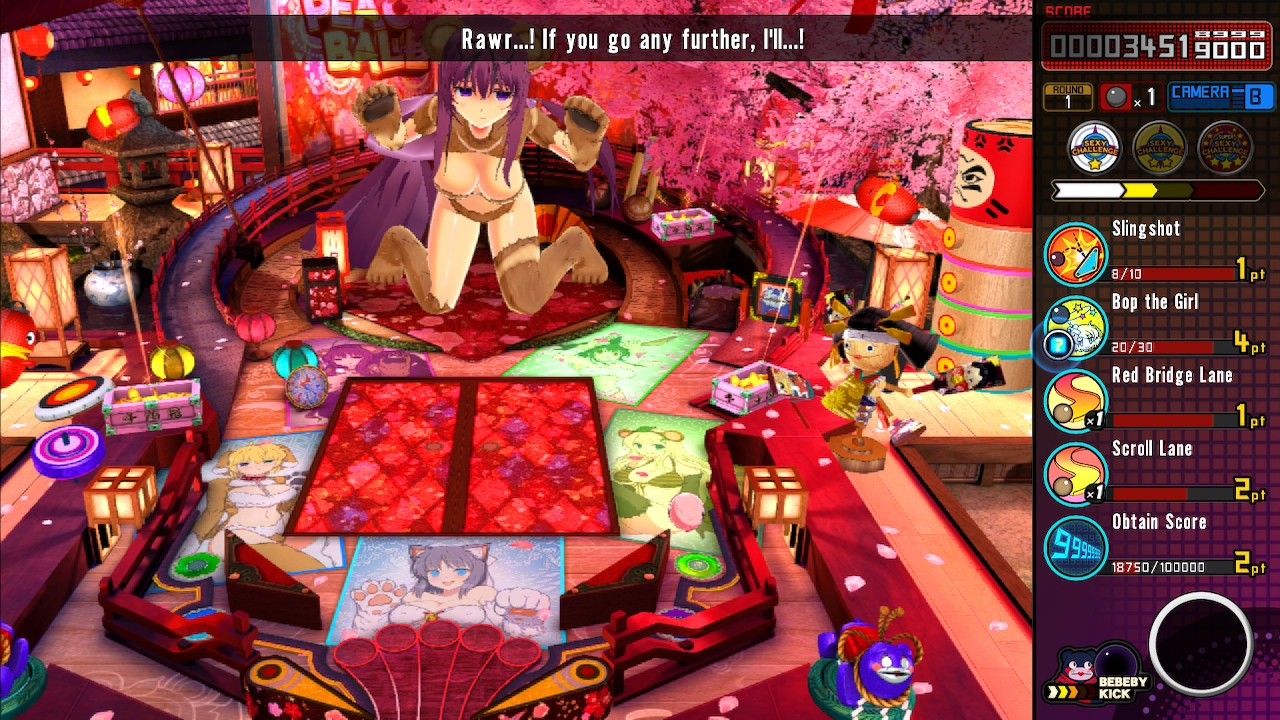Click the remaining balls icon
Viewport: 1280px width, 720px height.
tap(1116, 97)
